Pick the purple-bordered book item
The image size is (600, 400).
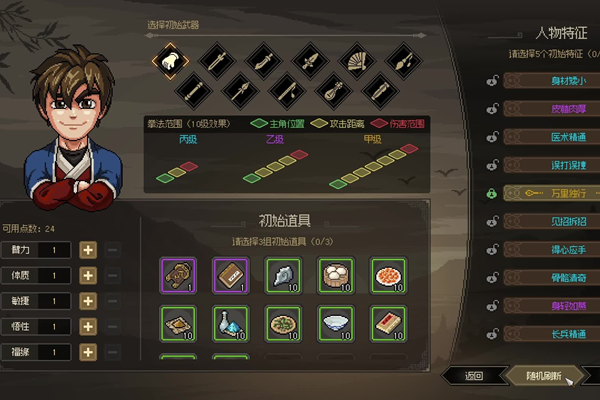[x=229, y=273]
